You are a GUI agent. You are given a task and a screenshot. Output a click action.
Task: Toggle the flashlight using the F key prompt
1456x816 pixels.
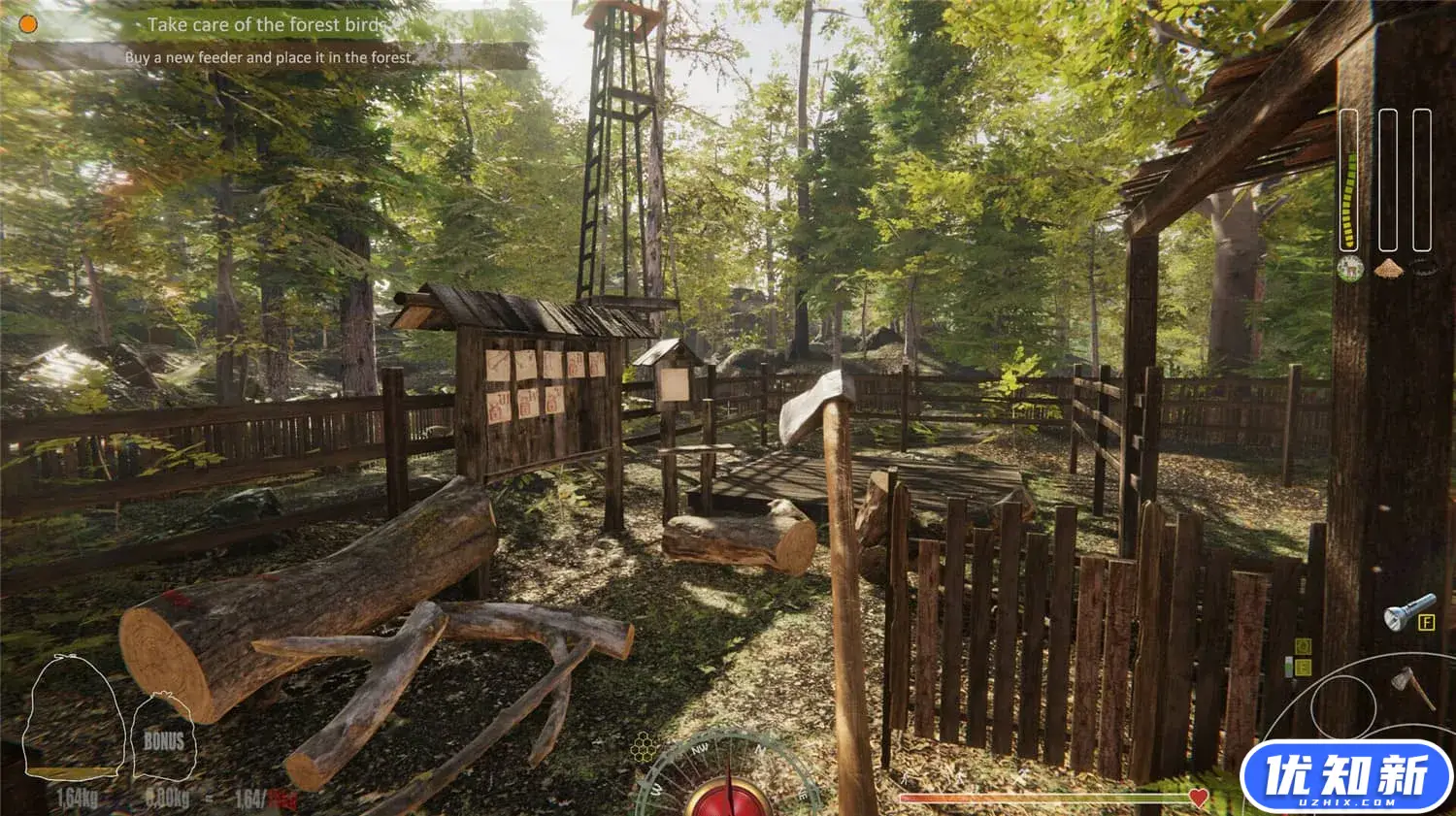click(x=1427, y=622)
